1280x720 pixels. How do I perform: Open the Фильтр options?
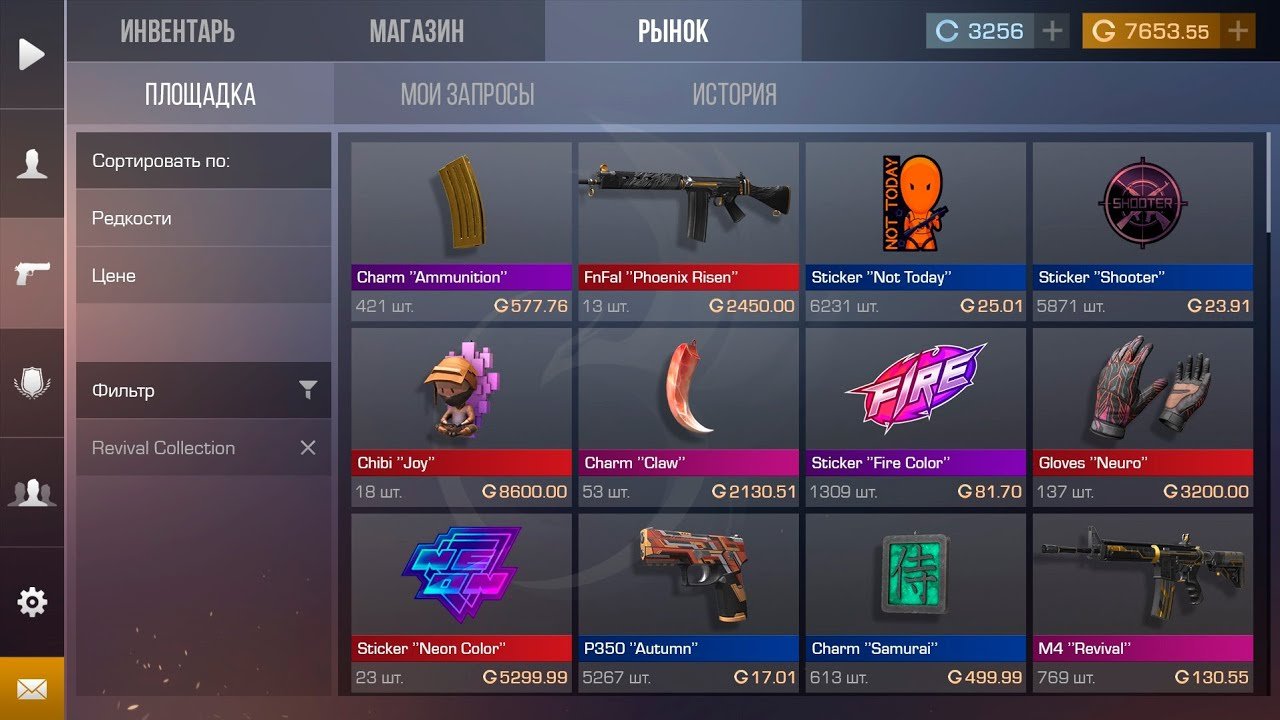pyautogui.click(x=203, y=390)
